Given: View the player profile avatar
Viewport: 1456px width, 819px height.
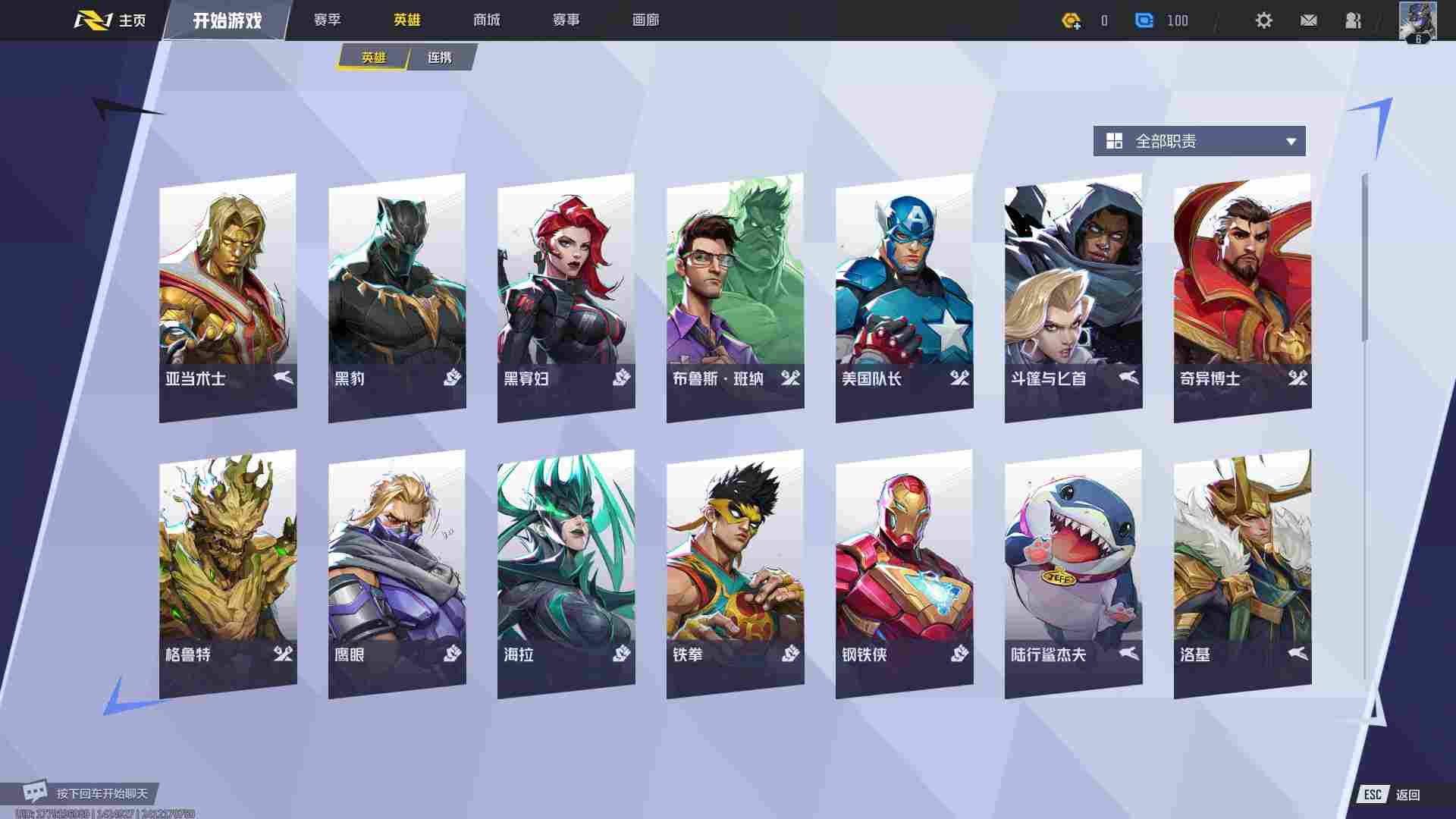Looking at the screenshot, I should [1417, 20].
